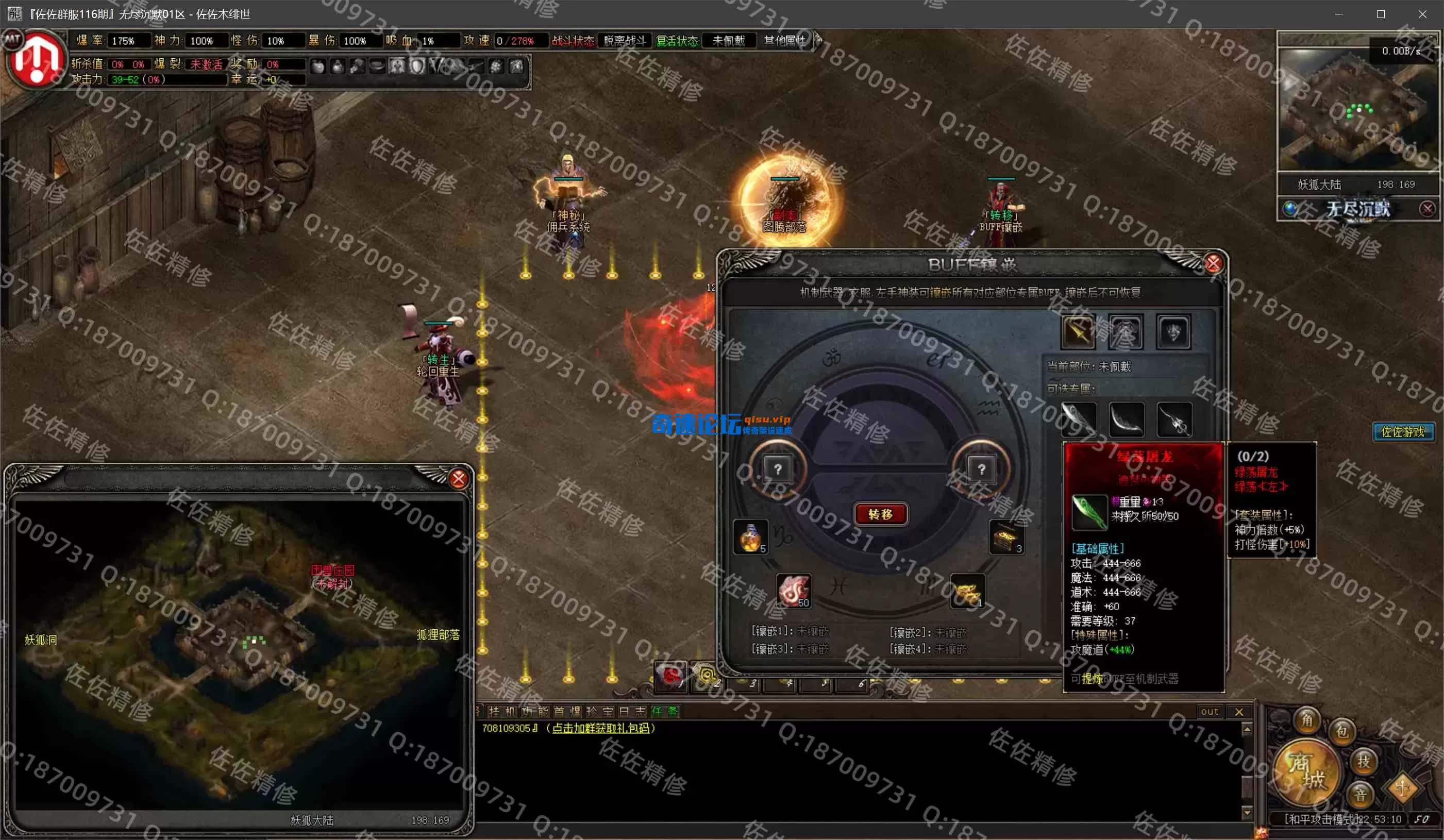The height and width of the screenshot is (840, 1444).
Task: Close the large map panel
Action: coord(459,478)
